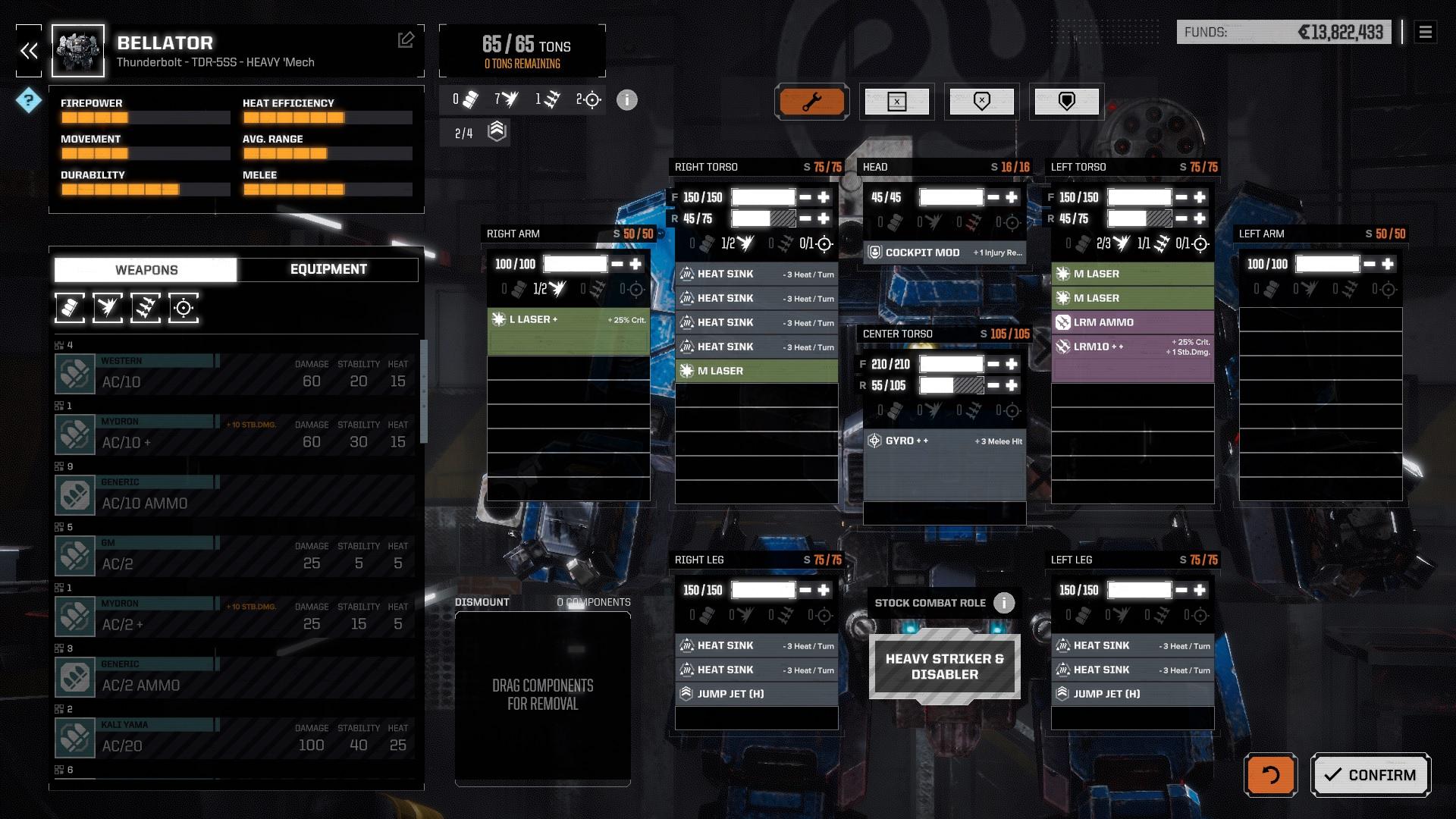Select the Weapons tab
The height and width of the screenshot is (819, 1456).
tap(146, 269)
